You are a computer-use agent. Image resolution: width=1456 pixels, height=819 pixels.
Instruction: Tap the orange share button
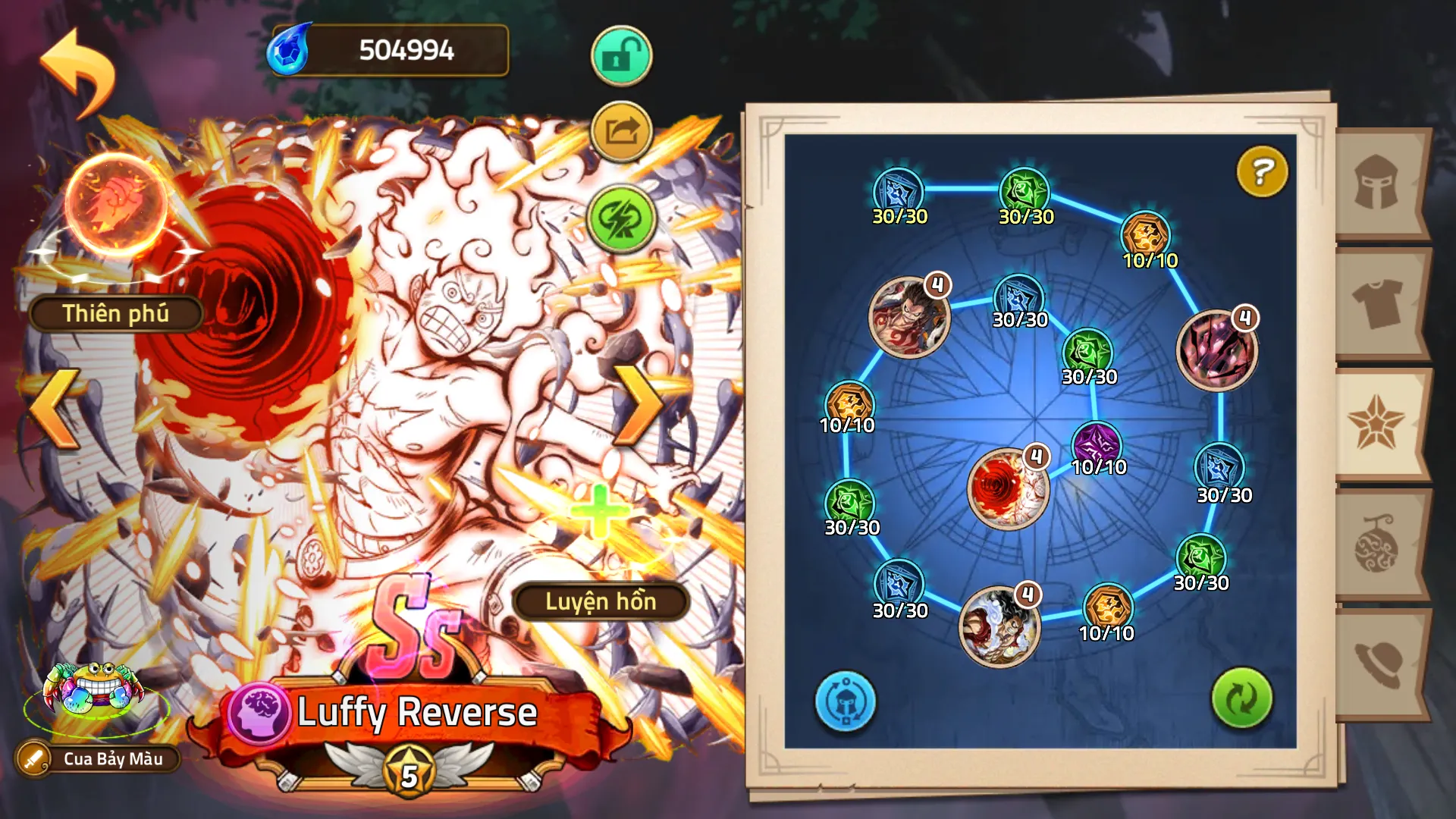621,132
